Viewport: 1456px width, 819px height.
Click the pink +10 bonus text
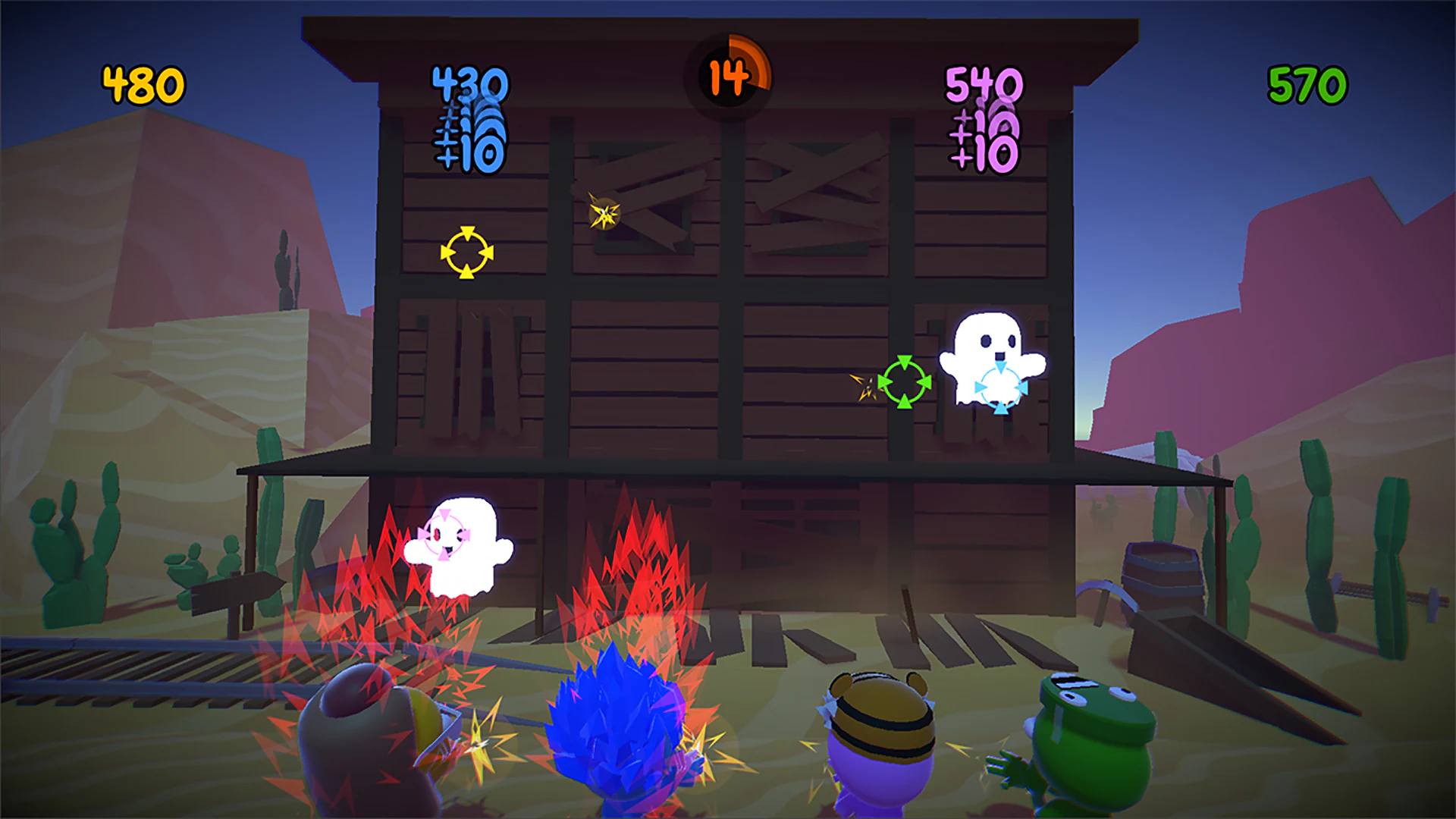tap(986, 158)
